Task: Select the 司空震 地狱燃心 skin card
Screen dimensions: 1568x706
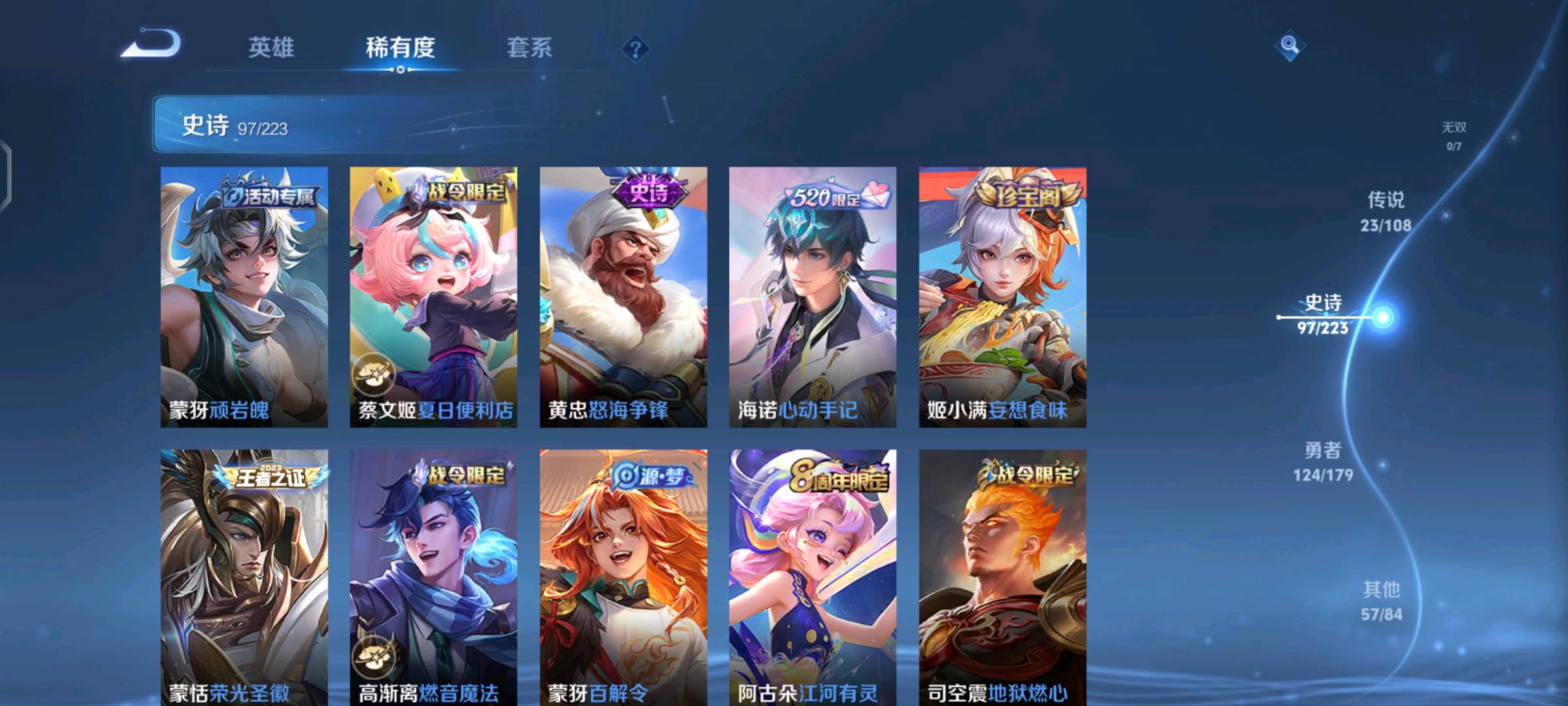Action: pos(1002,577)
